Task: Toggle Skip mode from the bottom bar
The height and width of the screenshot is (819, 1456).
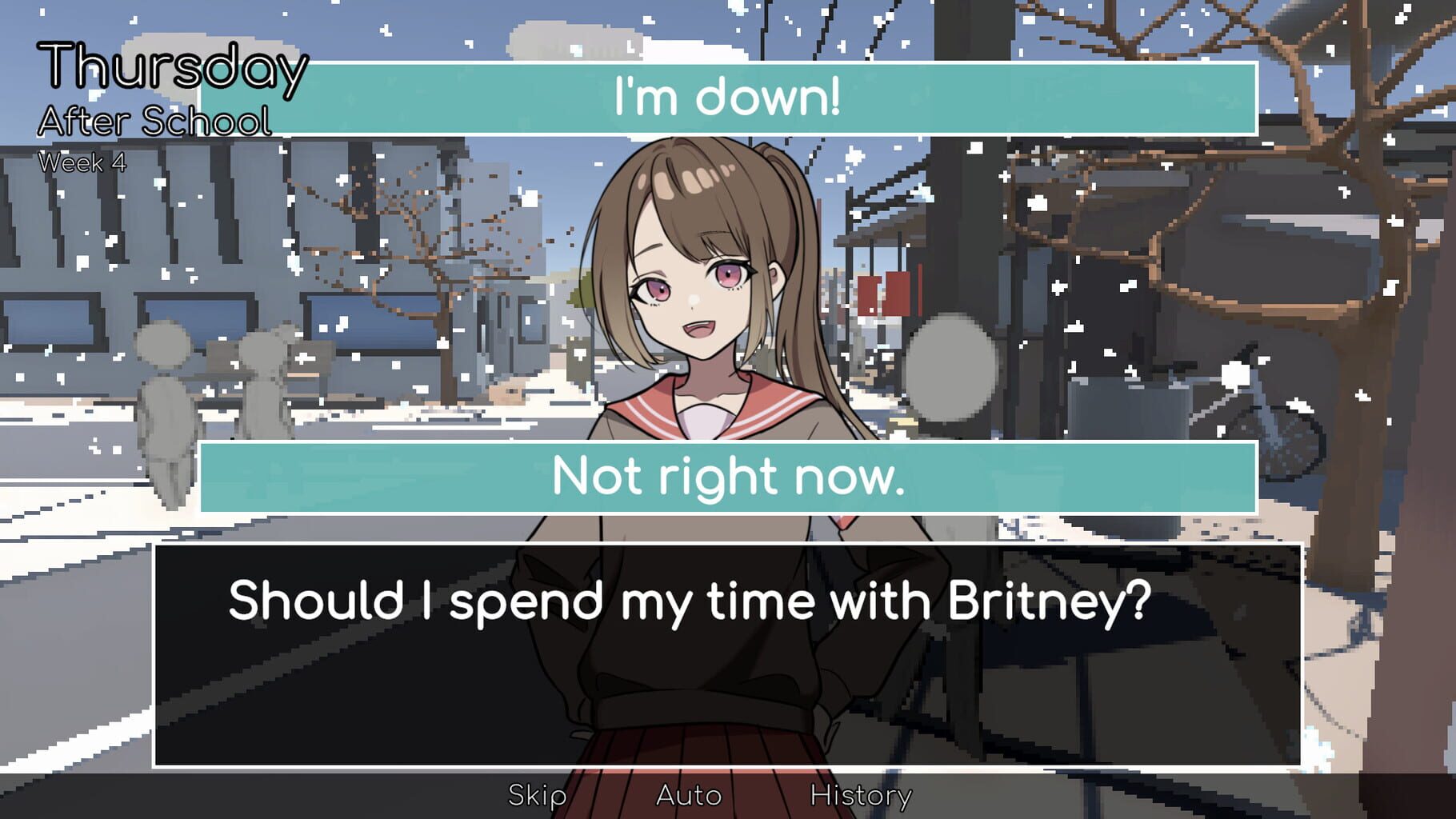Action: point(537,794)
